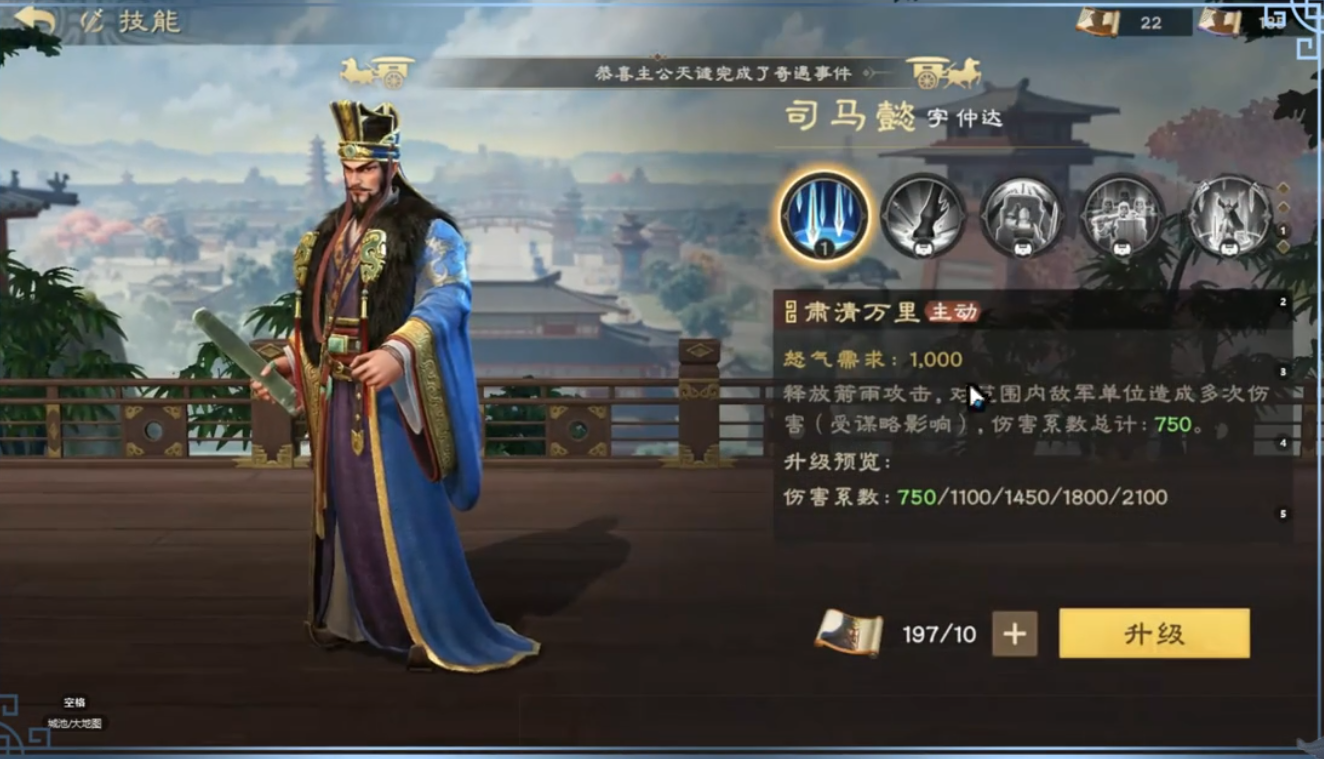1324x759 pixels.
Task: Select level marker 5 on the right edge
Action: (1283, 512)
